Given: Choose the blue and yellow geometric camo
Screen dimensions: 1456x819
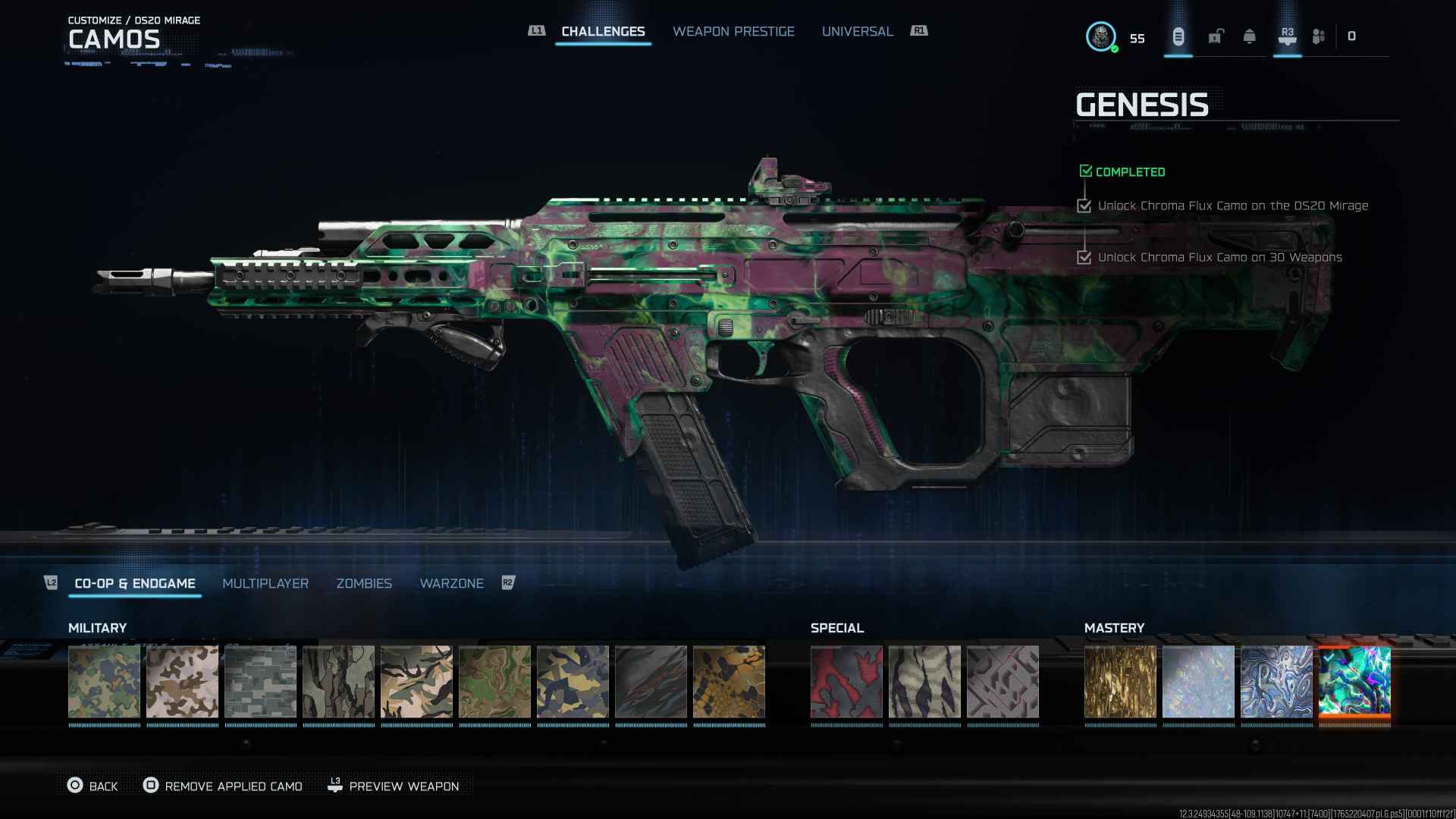Looking at the screenshot, I should (x=573, y=682).
